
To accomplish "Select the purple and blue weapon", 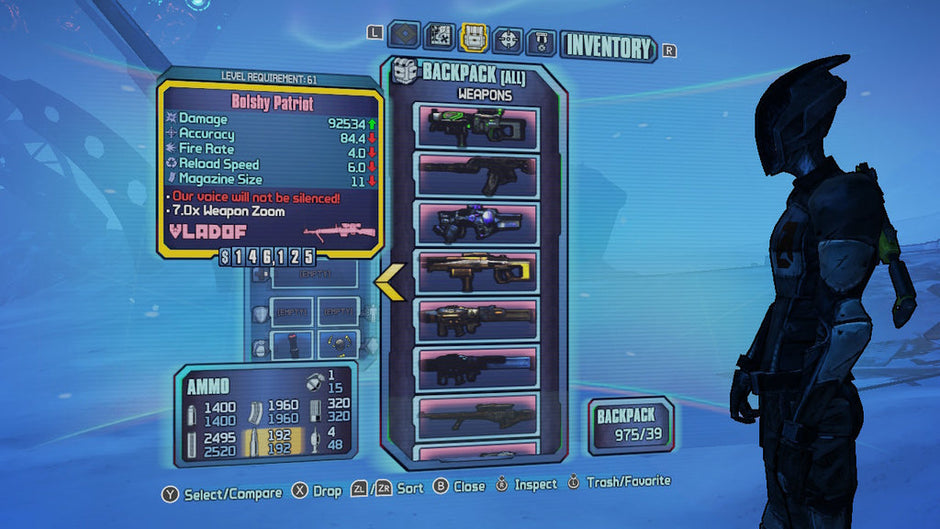I will pos(478,223).
